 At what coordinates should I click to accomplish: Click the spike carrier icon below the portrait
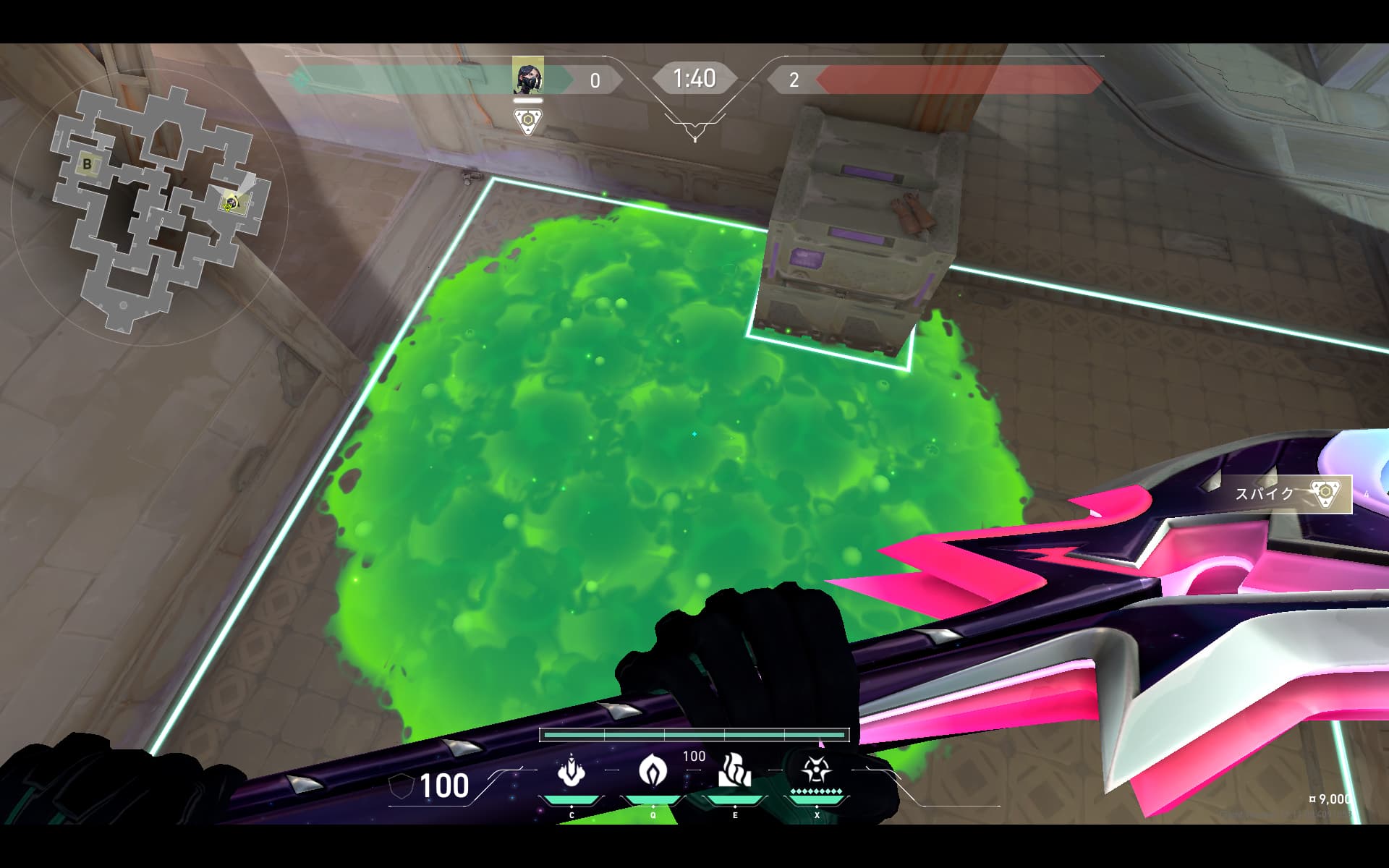point(528,121)
